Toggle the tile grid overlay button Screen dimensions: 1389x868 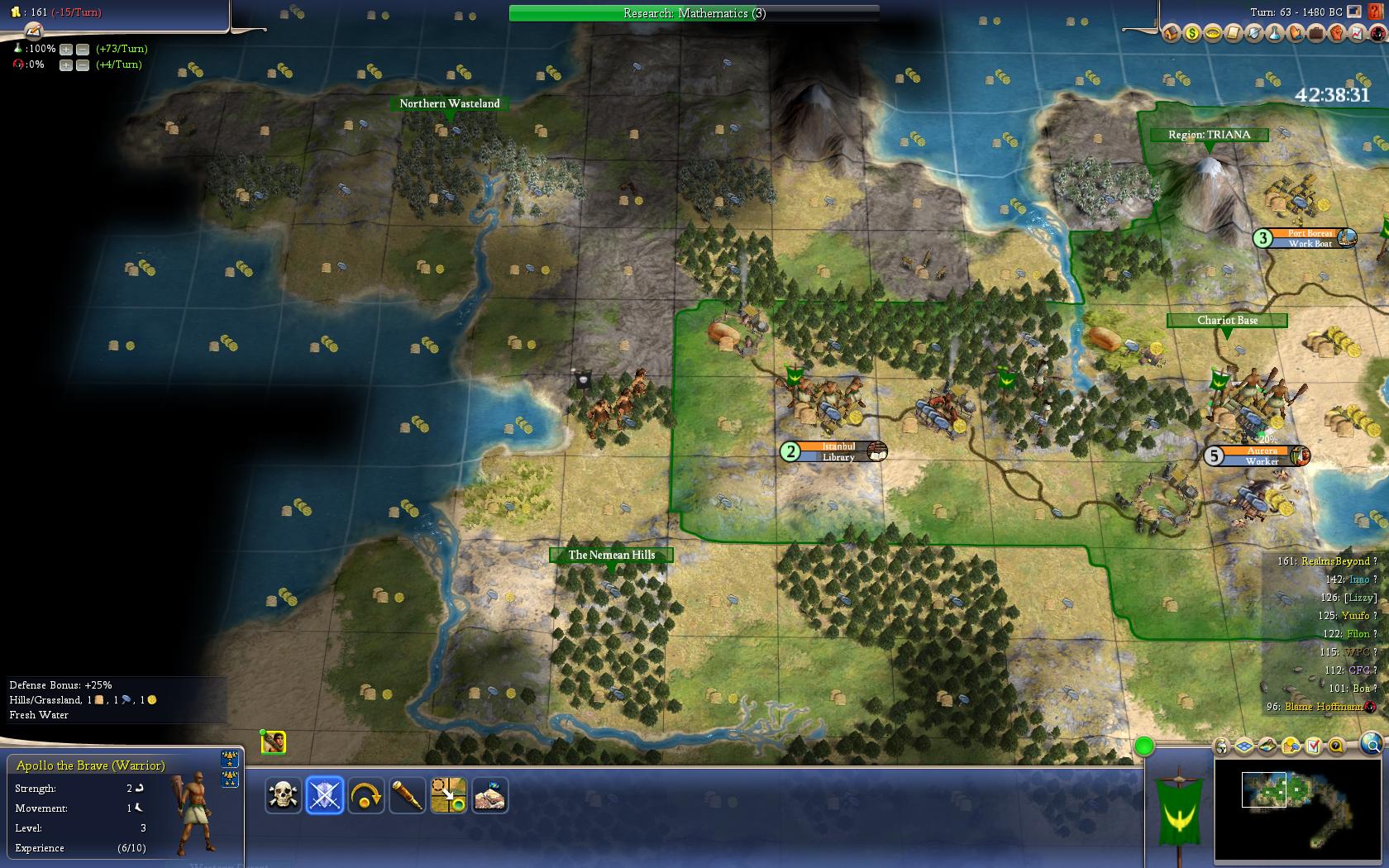point(1245,746)
